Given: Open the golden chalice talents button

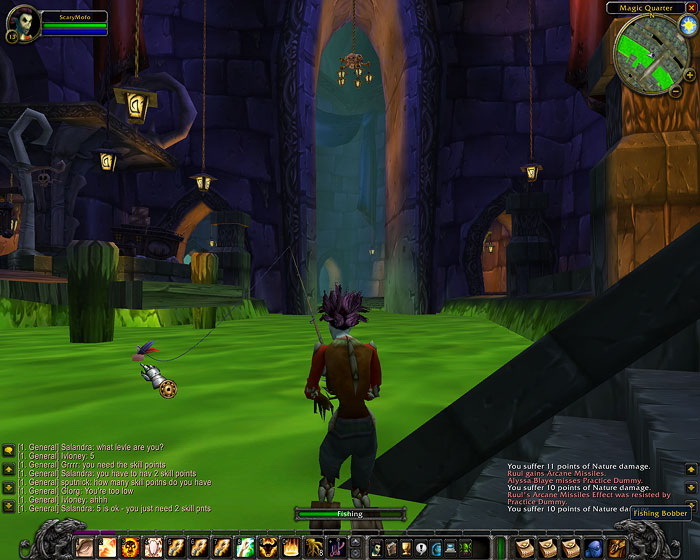Looking at the screenshot, I should coord(406,547).
